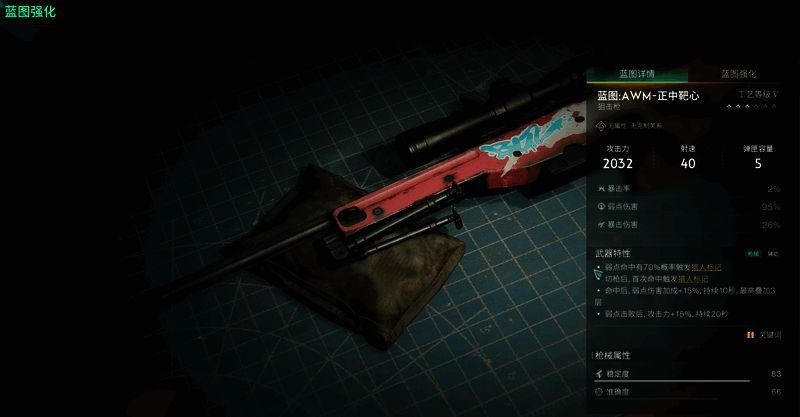
Task: Switch to the 蓝图详情 tab
Action: click(636, 74)
